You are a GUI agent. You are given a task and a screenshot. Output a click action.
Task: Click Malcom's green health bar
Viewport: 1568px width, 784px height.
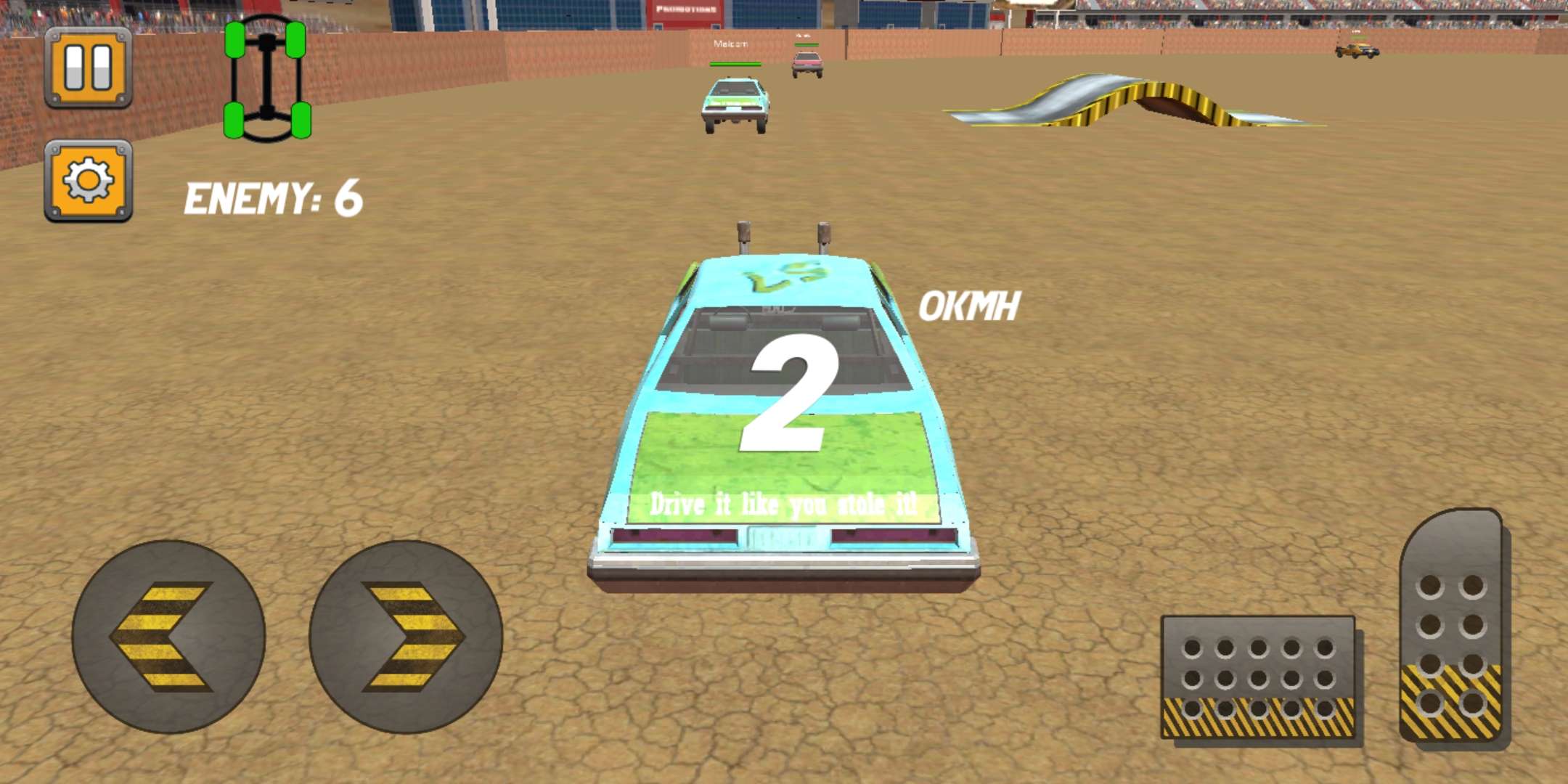(x=735, y=63)
